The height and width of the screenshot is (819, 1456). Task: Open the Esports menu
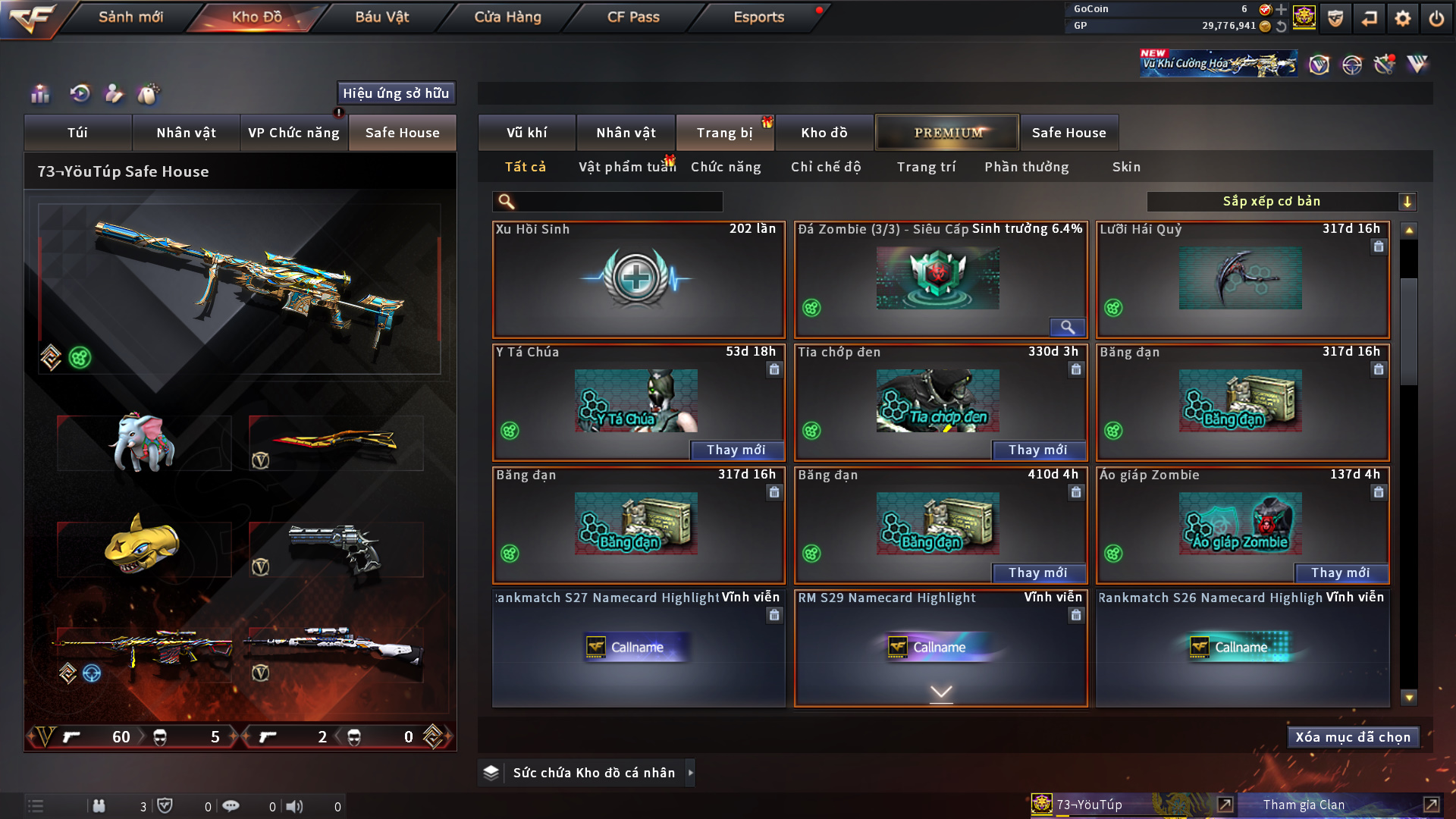point(758,17)
